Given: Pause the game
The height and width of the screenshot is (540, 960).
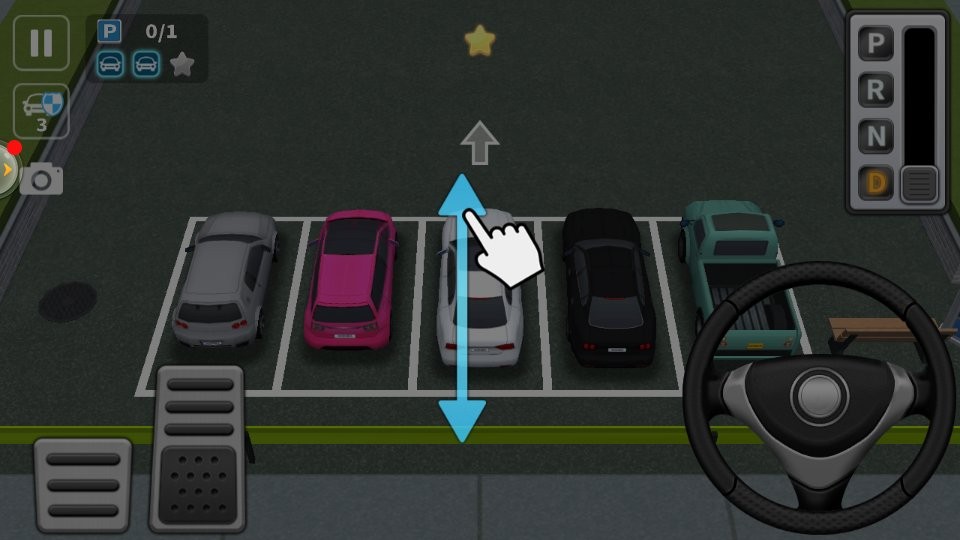Looking at the screenshot, I should coord(41,43).
